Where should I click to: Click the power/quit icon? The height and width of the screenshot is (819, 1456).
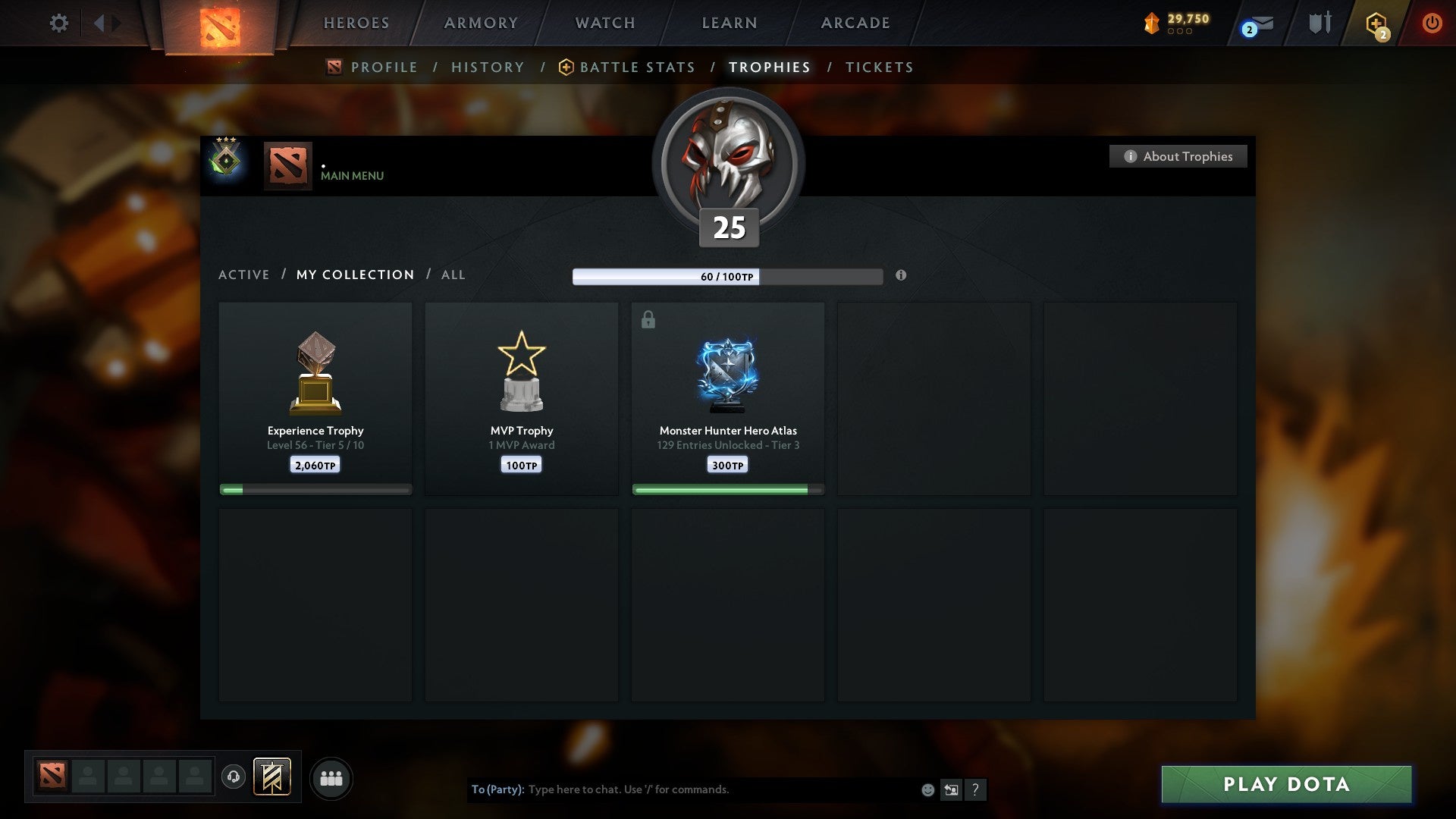[1433, 23]
